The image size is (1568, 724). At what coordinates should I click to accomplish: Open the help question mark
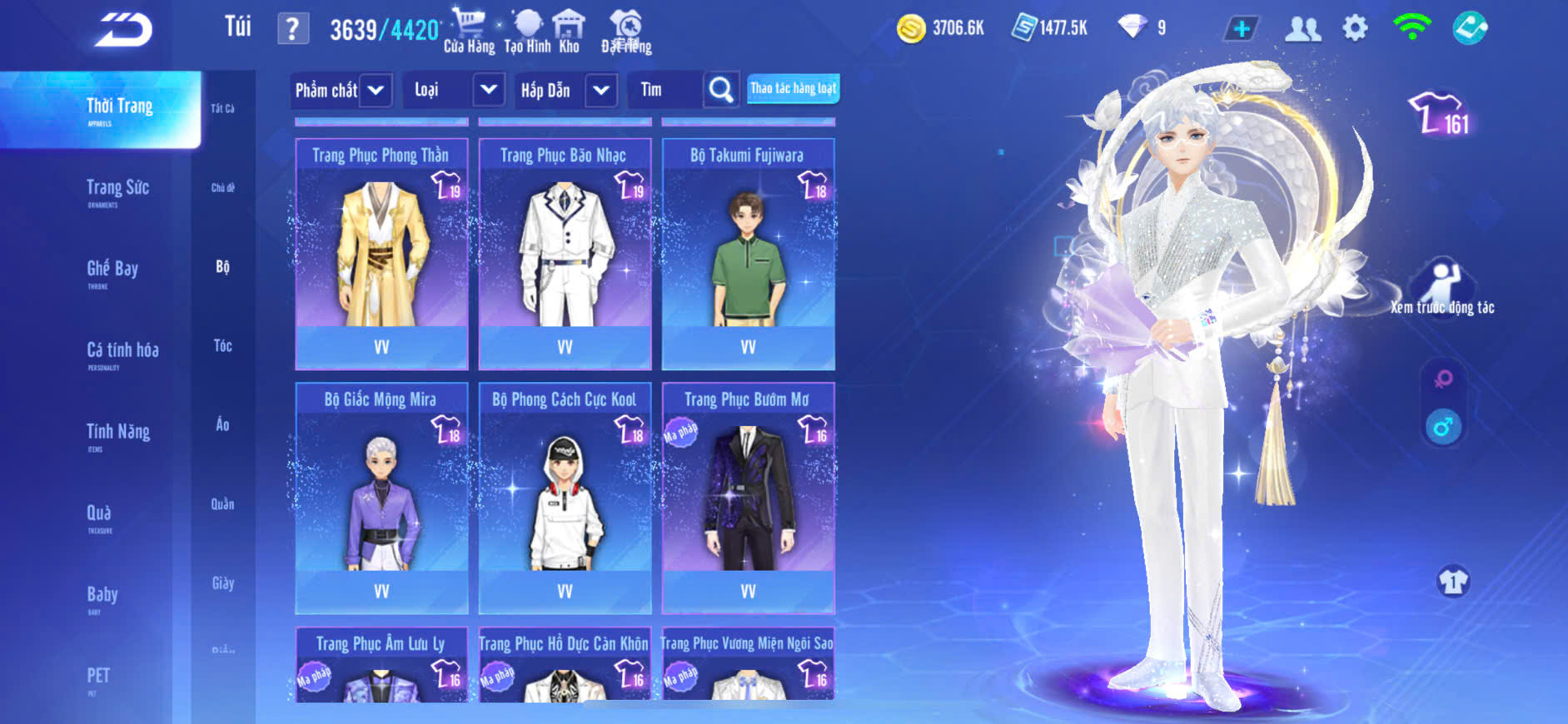[292, 30]
